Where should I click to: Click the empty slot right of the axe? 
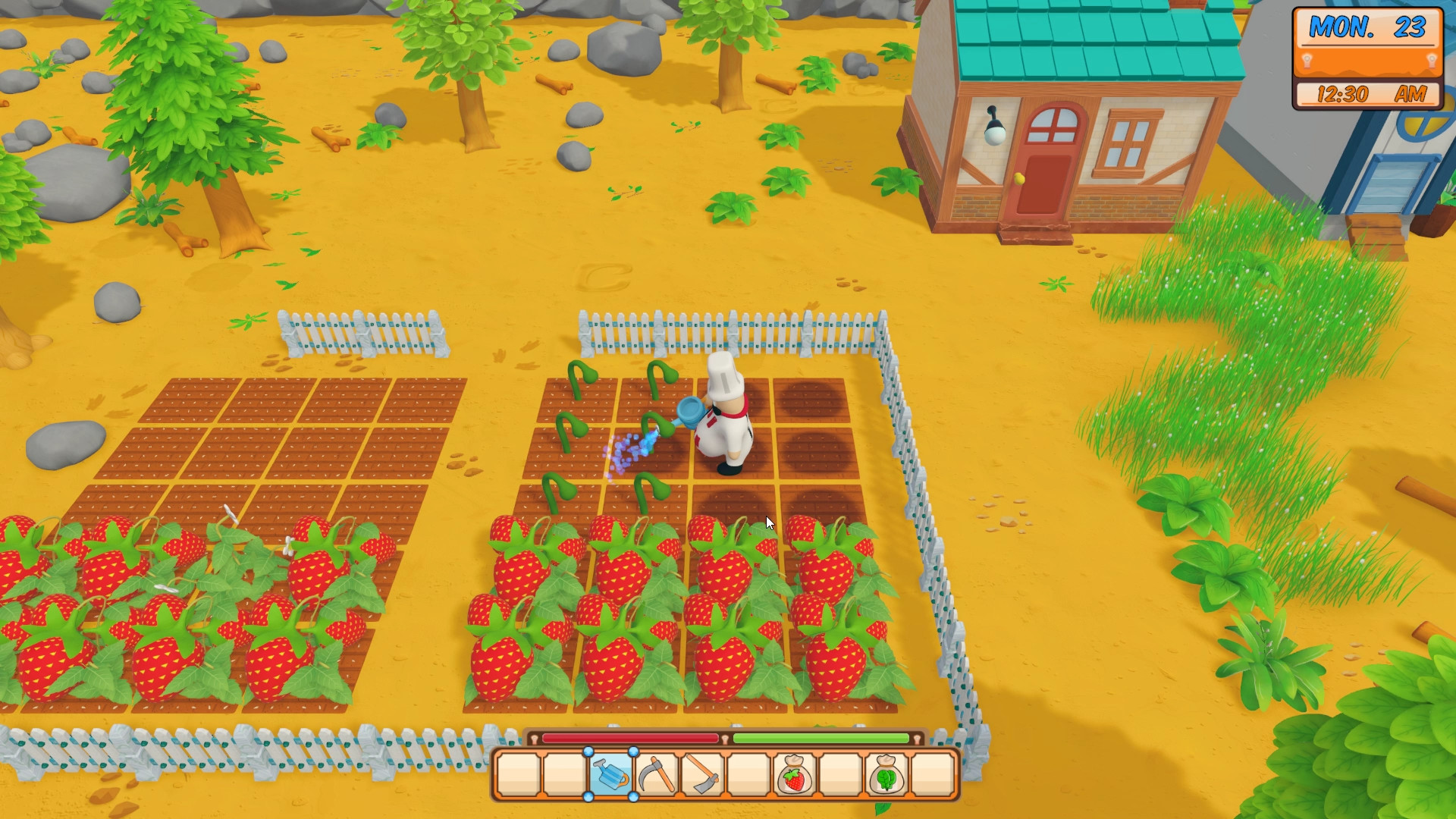(x=747, y=777)
